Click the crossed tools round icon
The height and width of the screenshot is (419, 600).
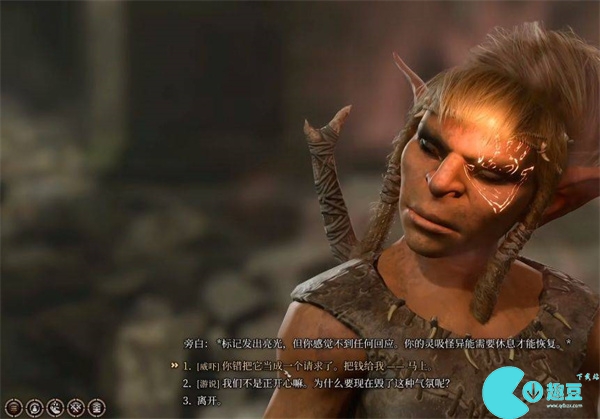[75, 407]
